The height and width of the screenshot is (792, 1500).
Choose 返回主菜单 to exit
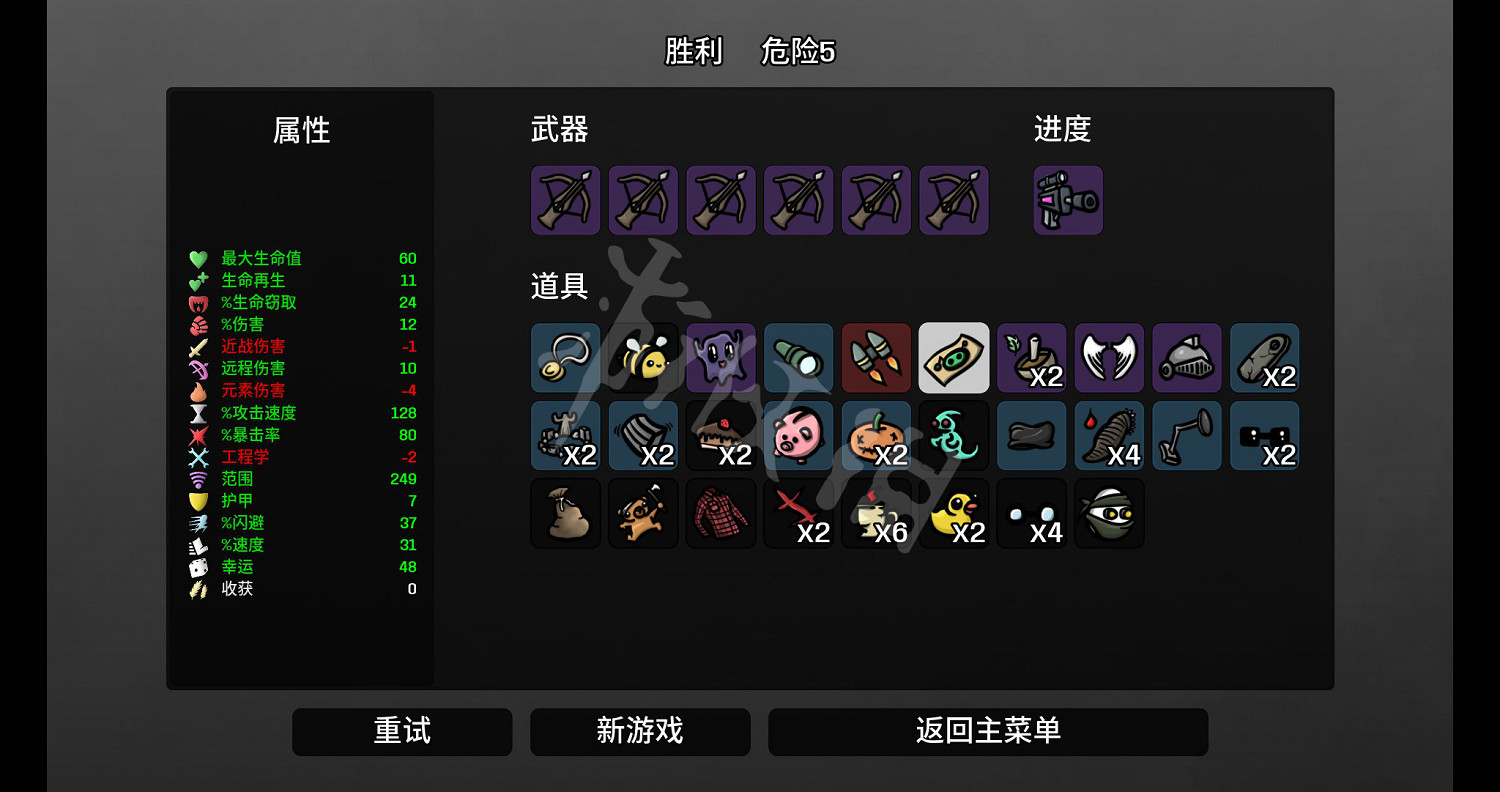(988, 731)
